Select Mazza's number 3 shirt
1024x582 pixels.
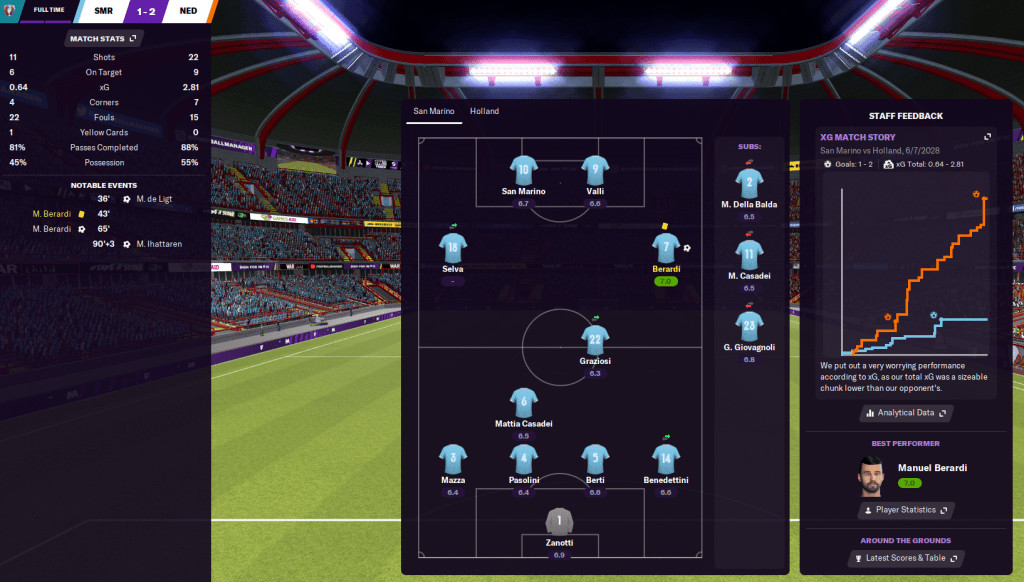coord(453,459)
